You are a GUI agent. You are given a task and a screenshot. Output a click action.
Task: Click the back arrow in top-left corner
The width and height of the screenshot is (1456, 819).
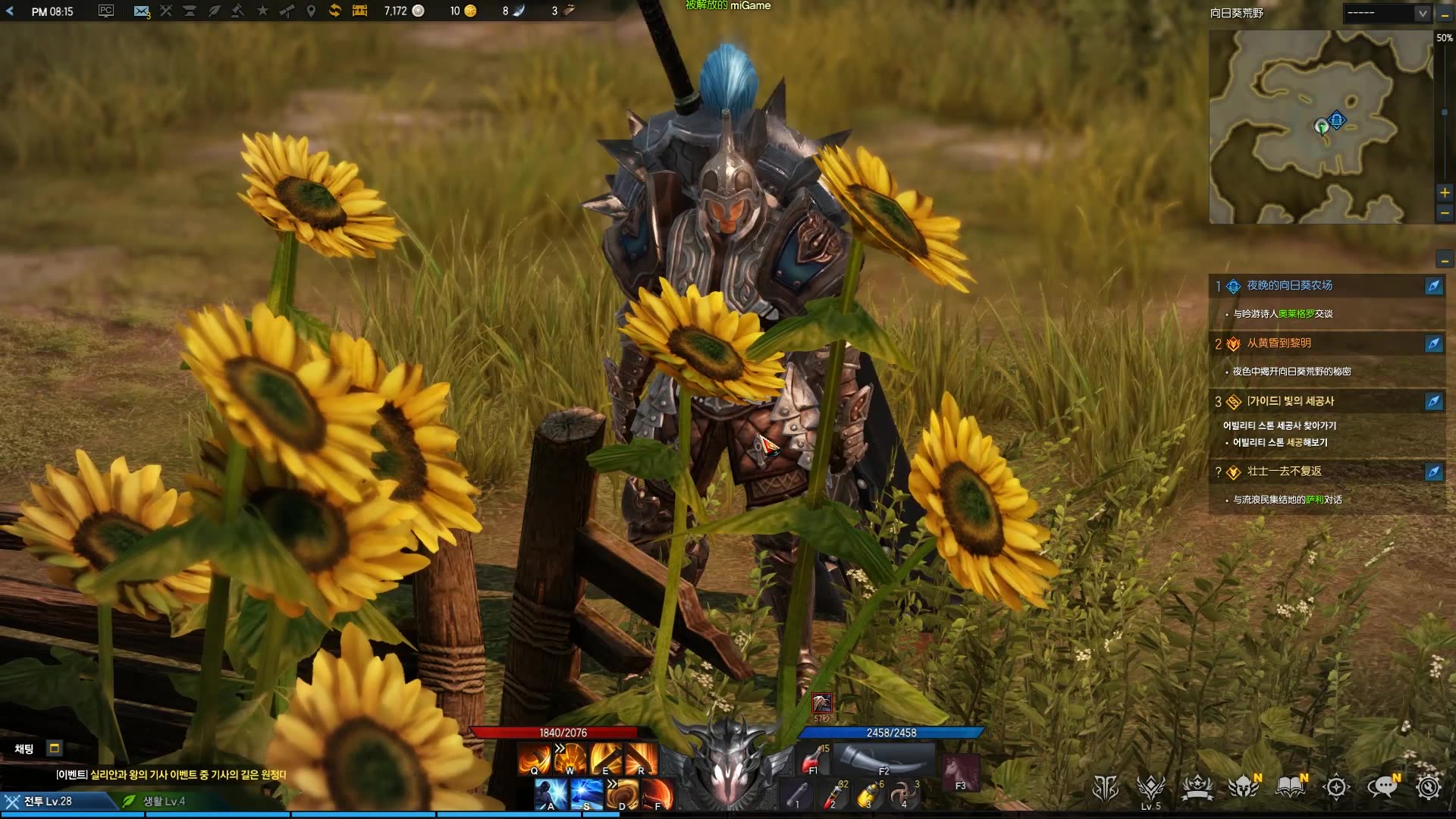coord(10,11)
